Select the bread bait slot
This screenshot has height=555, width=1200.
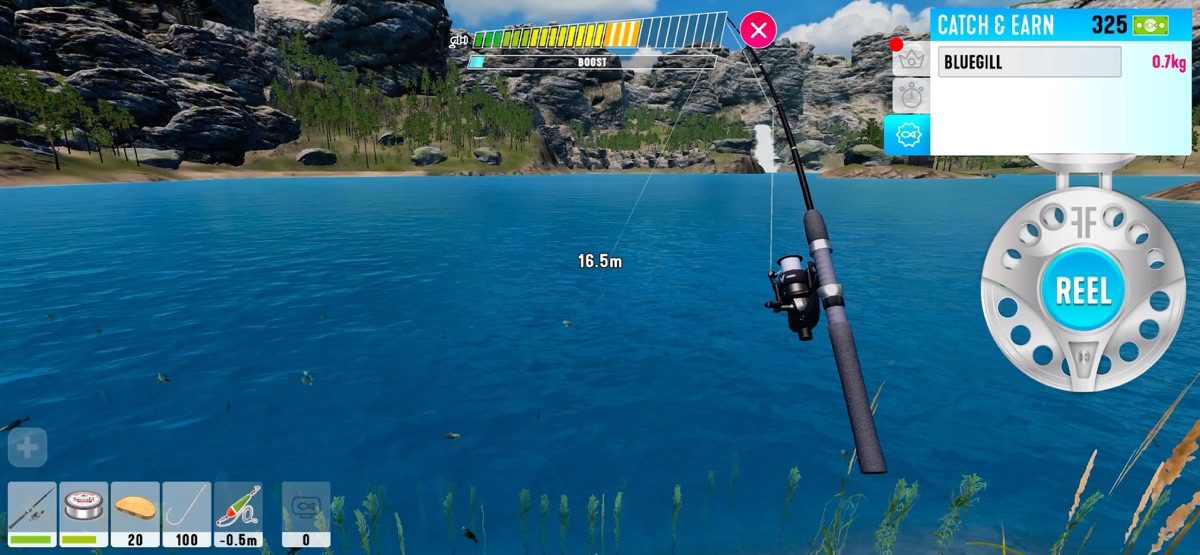pyautogui.click(x=135, y=513)
